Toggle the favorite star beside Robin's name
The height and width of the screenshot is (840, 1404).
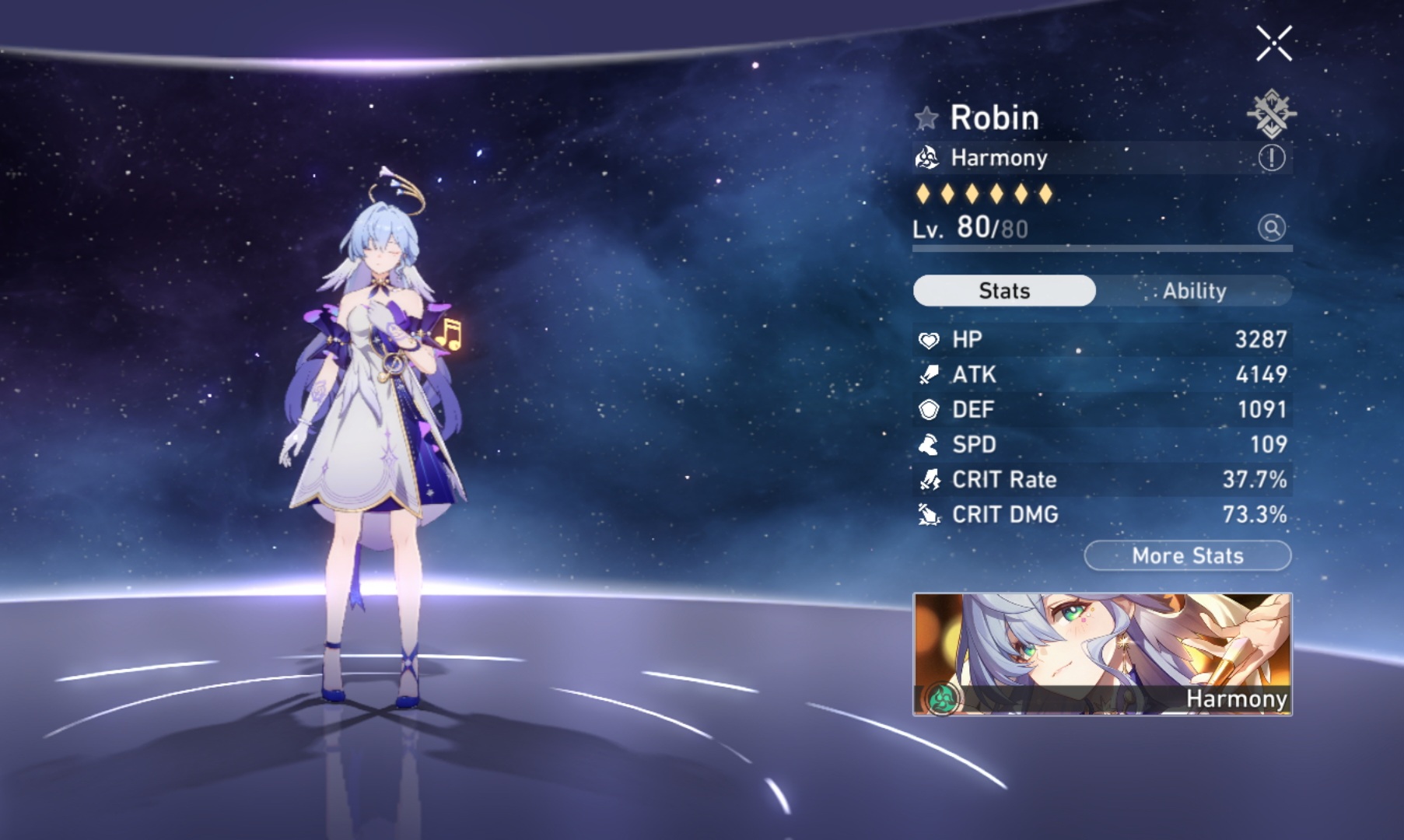926,117
